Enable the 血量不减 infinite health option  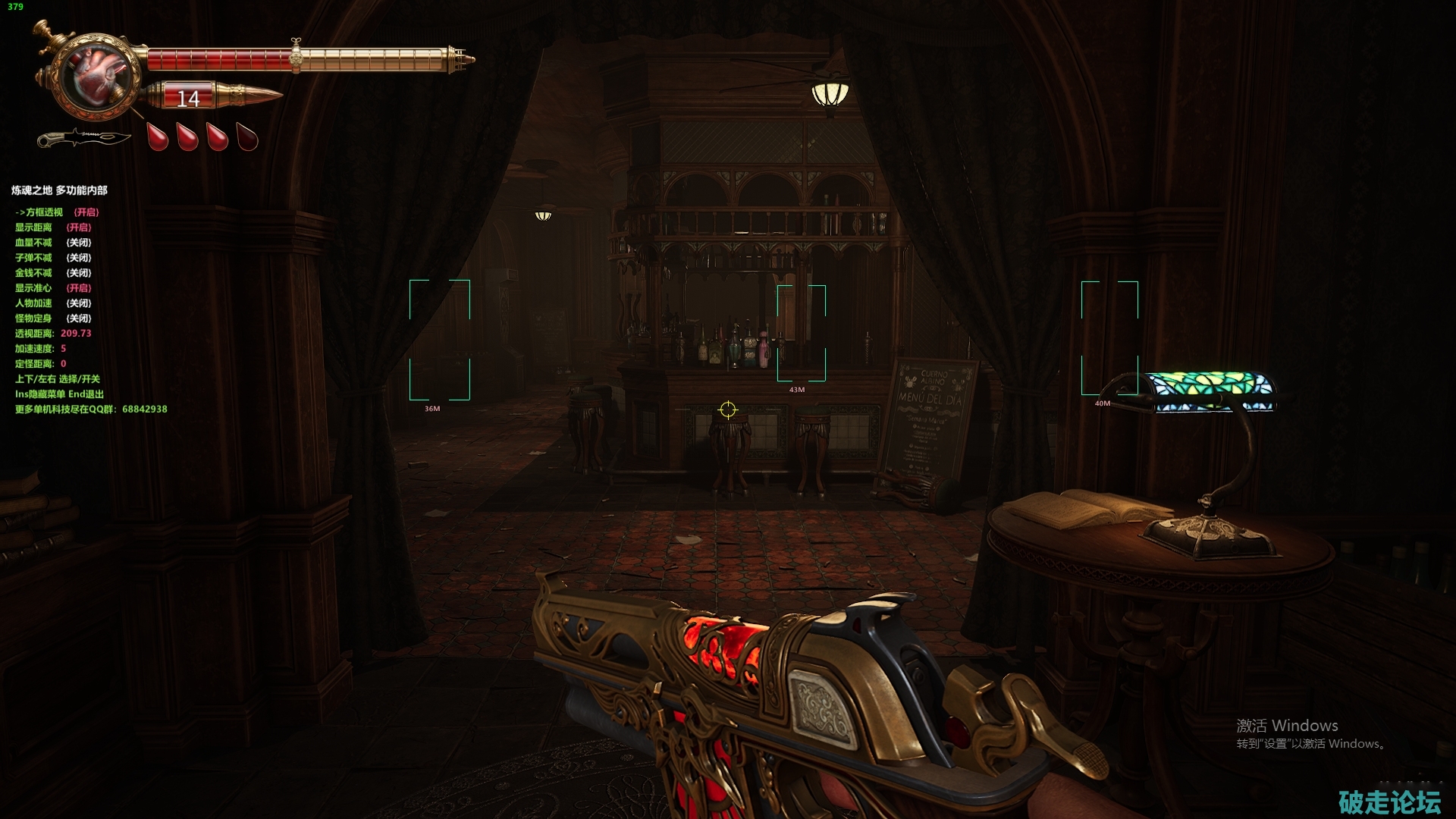click(52, 243)
